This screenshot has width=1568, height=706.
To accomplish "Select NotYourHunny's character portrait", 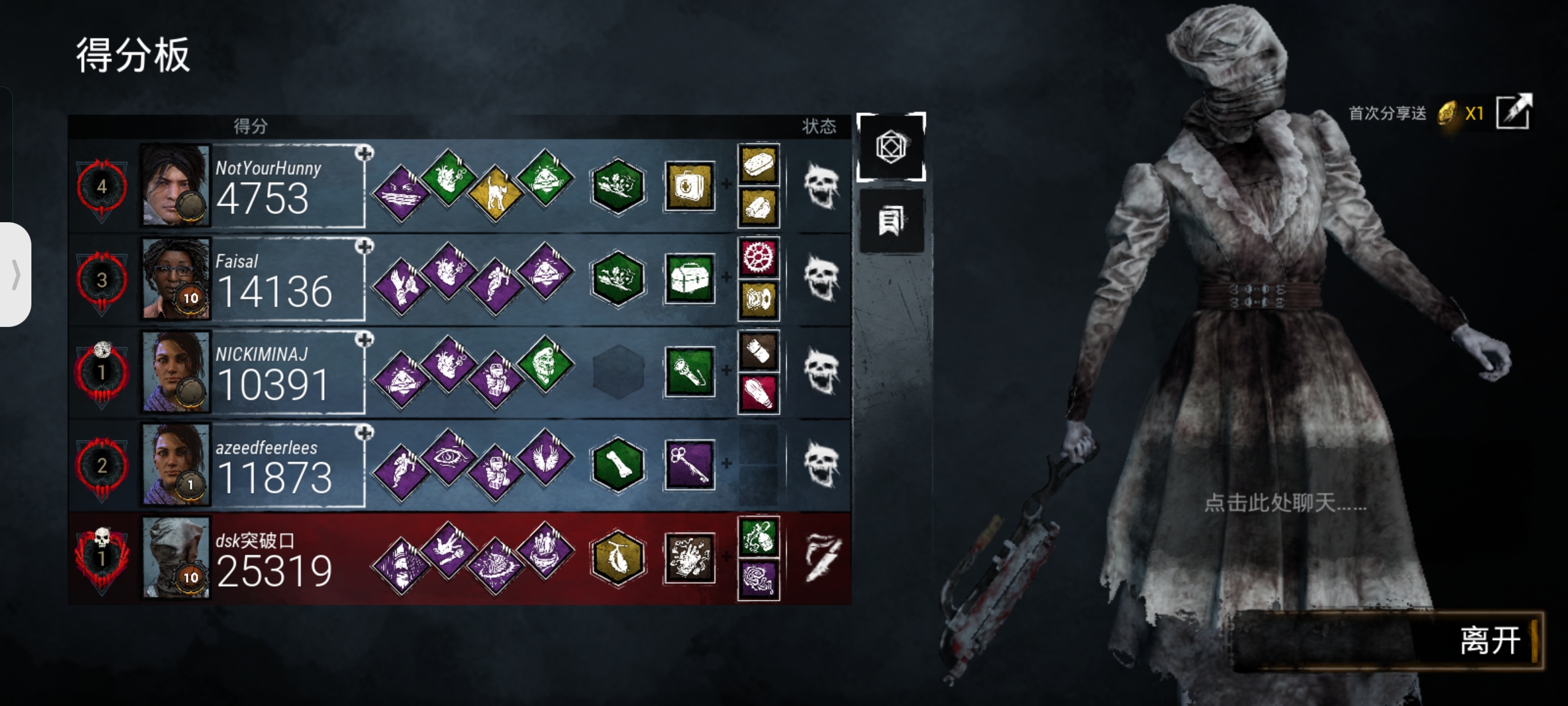I will pyautogui.click(x=176, y=186).
